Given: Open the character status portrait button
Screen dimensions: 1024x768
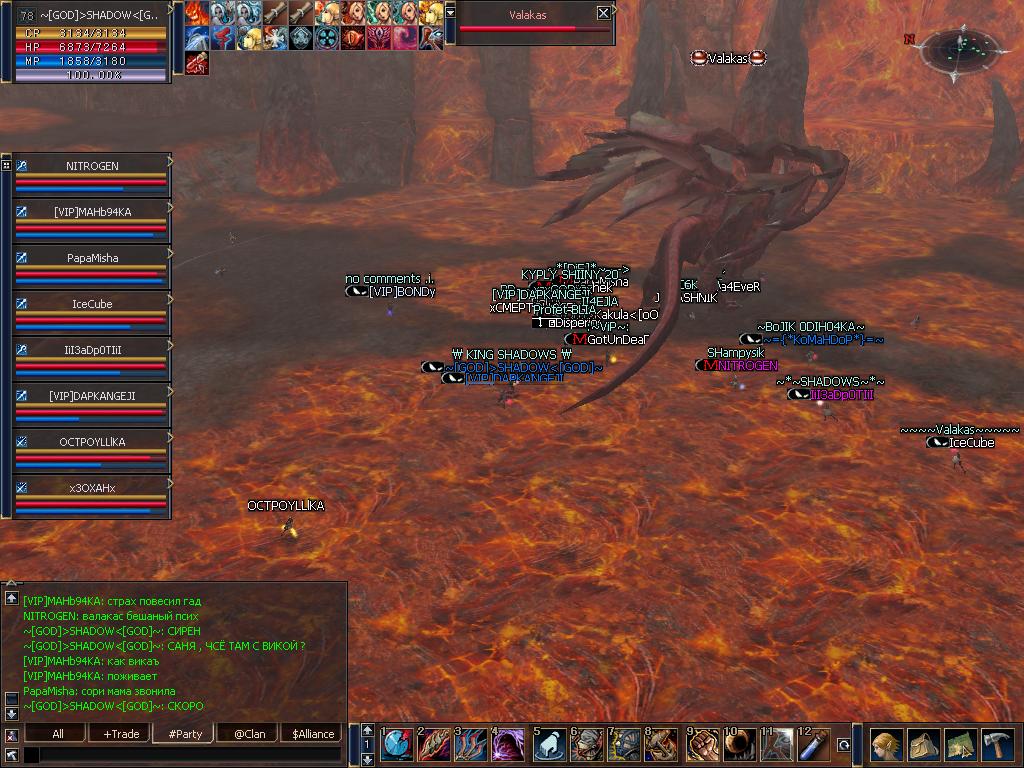Looking at the screenshot, I should [886, 745].
